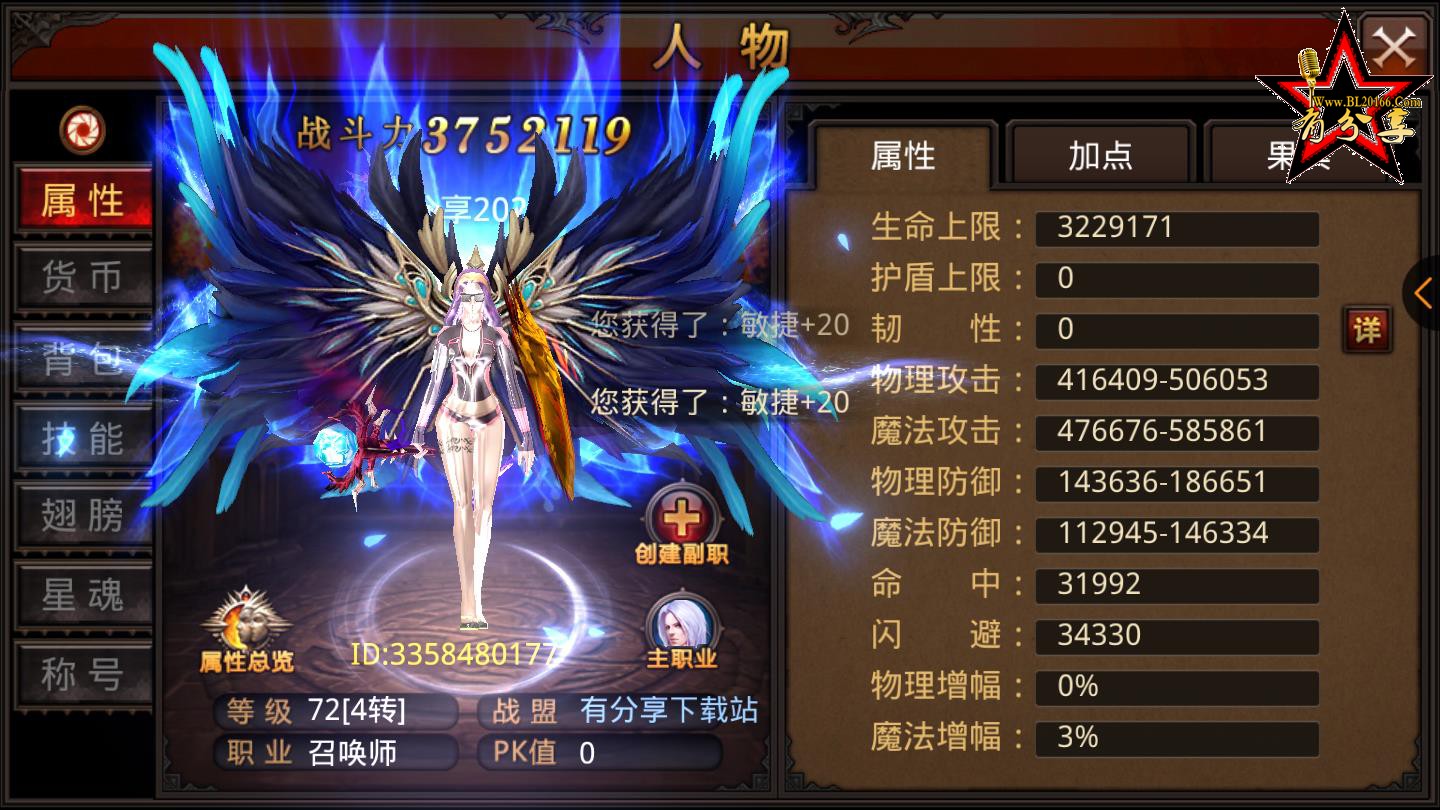
Task: Open the 背包 backpack panel
Action: pos(82,359)
